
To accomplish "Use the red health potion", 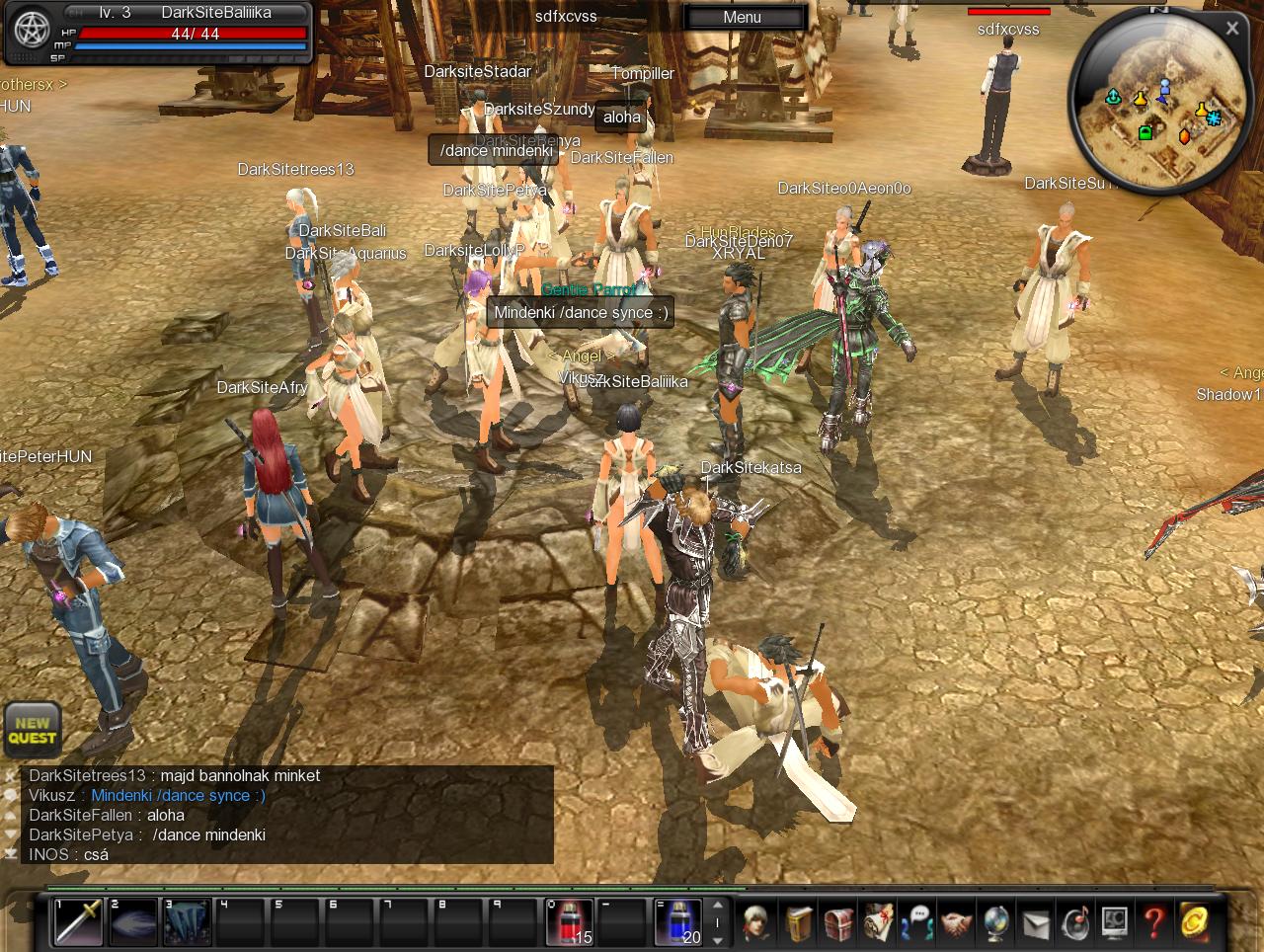I will tap(570, 921).
